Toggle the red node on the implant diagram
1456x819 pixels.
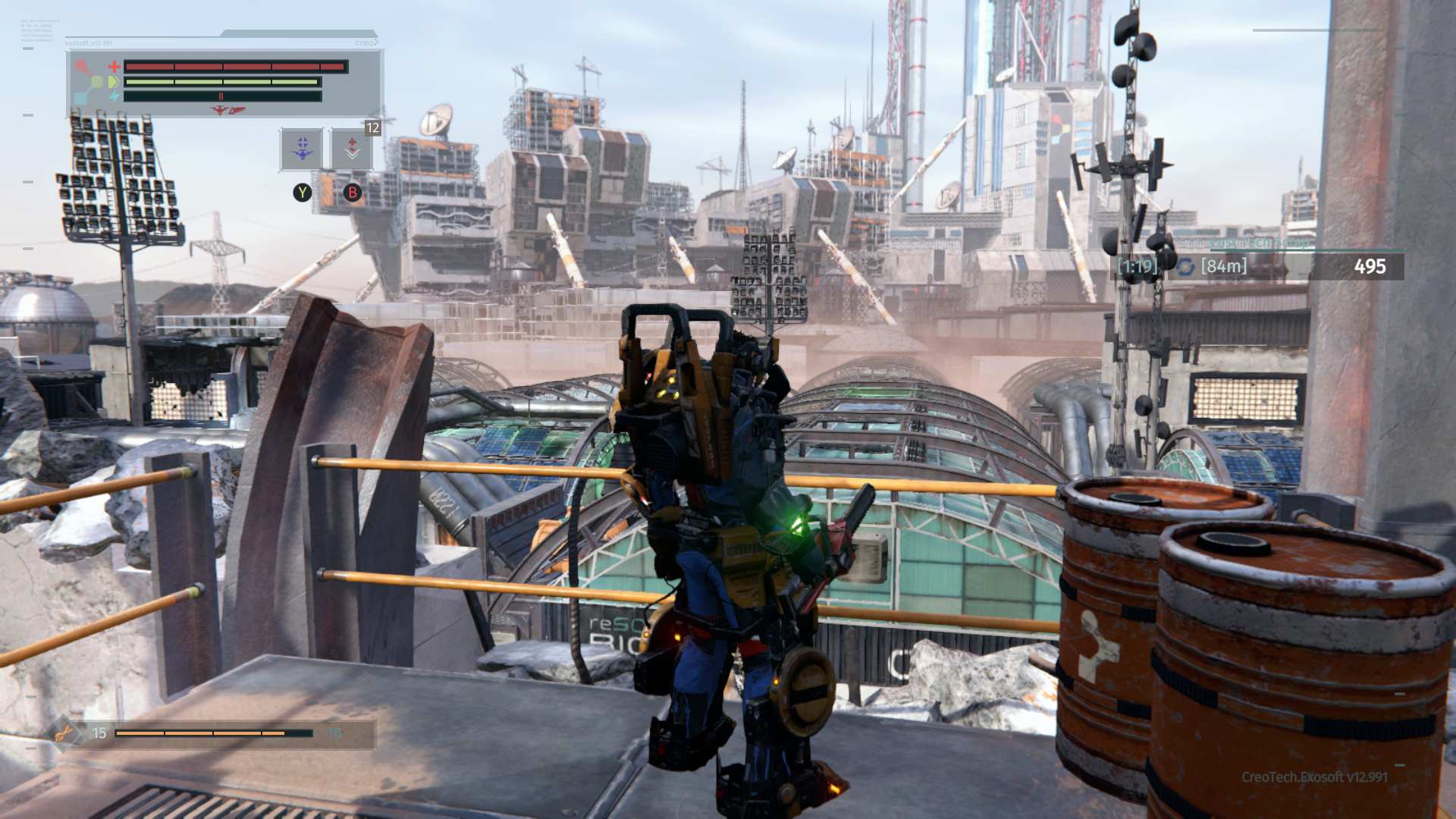coord(80,64)
